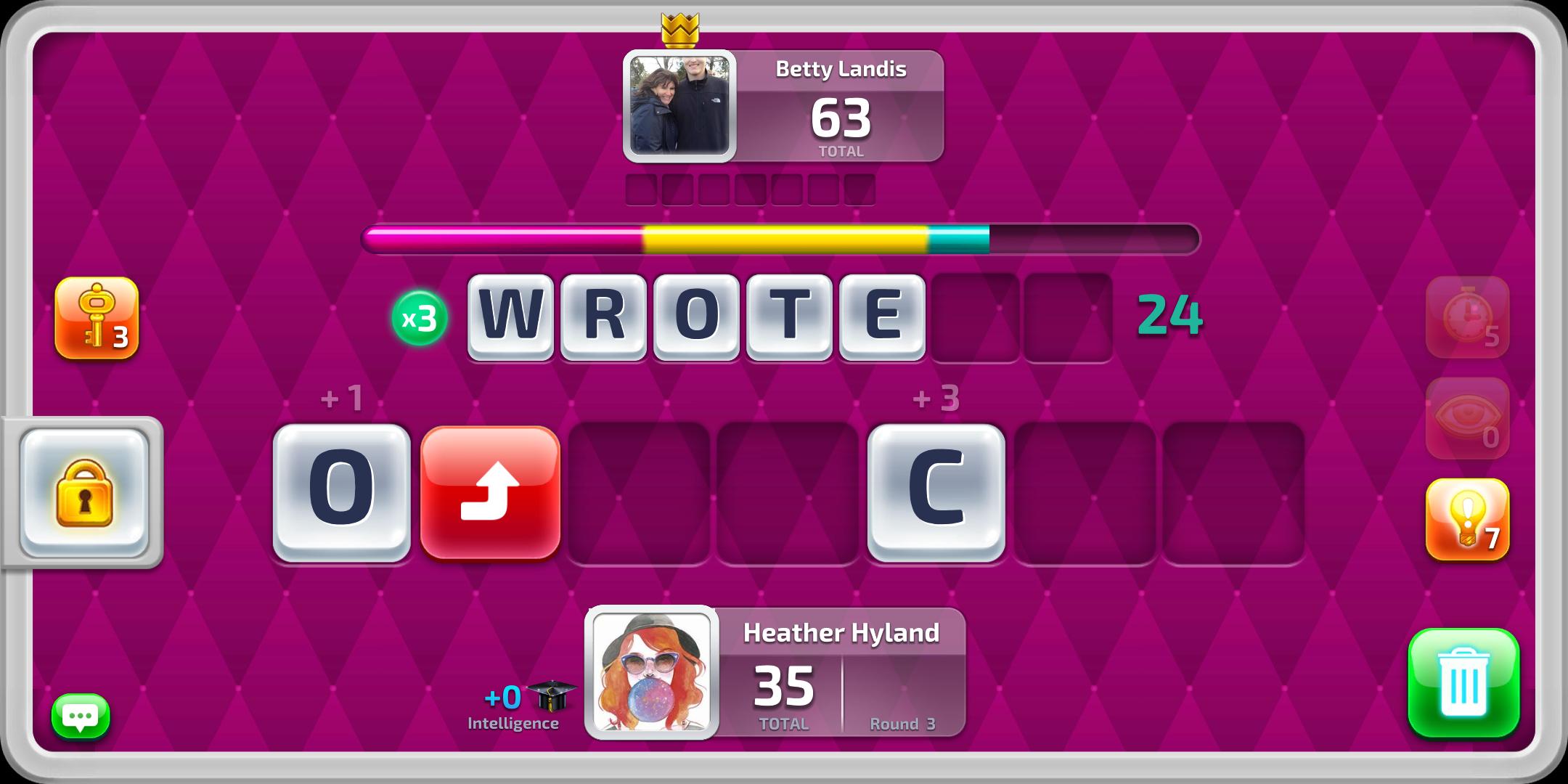Open the chat bubble
The image size is (1568, 784).
coord(82,716)
